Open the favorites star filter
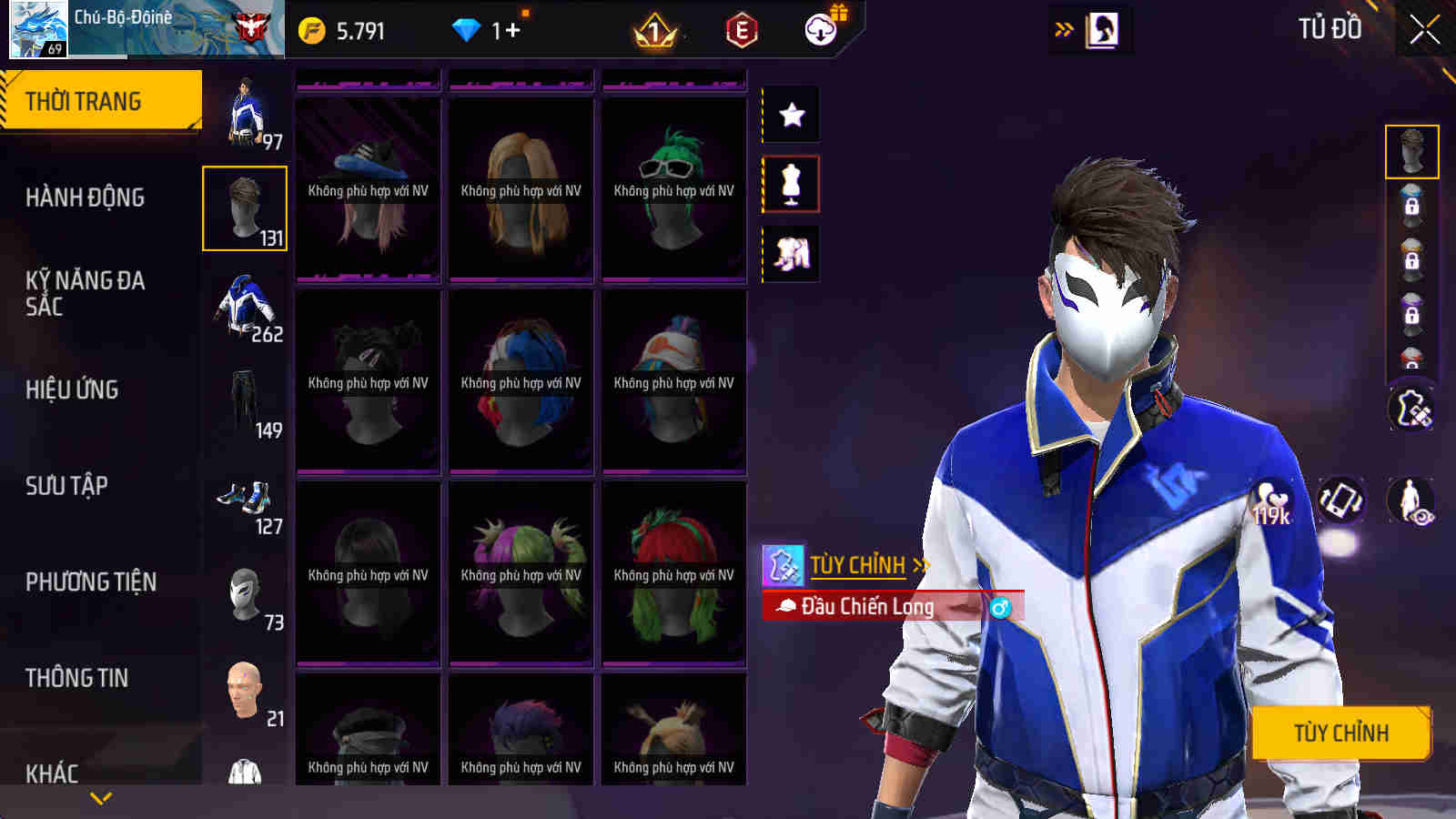 (x=790, y=115)
